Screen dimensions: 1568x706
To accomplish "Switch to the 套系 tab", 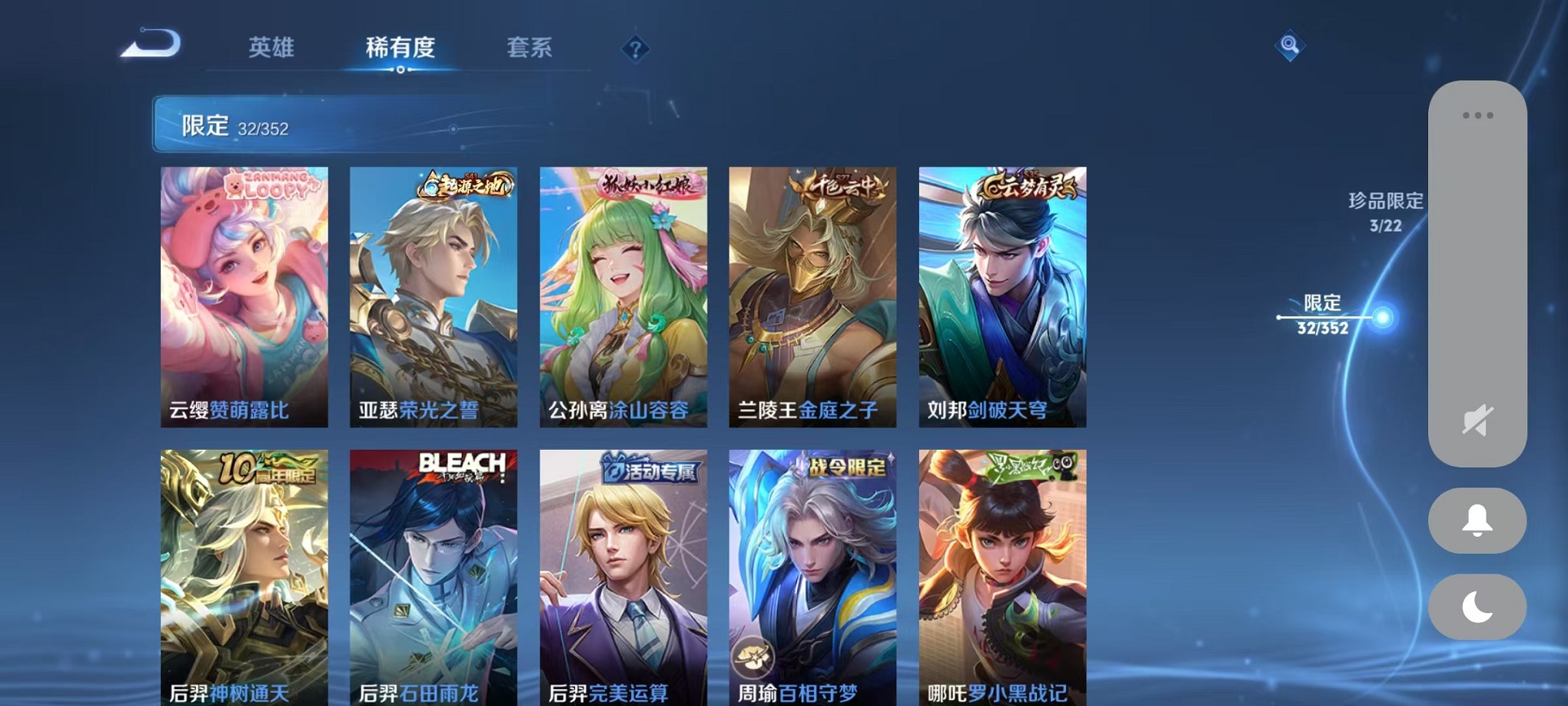I will [x=536, y=48].
